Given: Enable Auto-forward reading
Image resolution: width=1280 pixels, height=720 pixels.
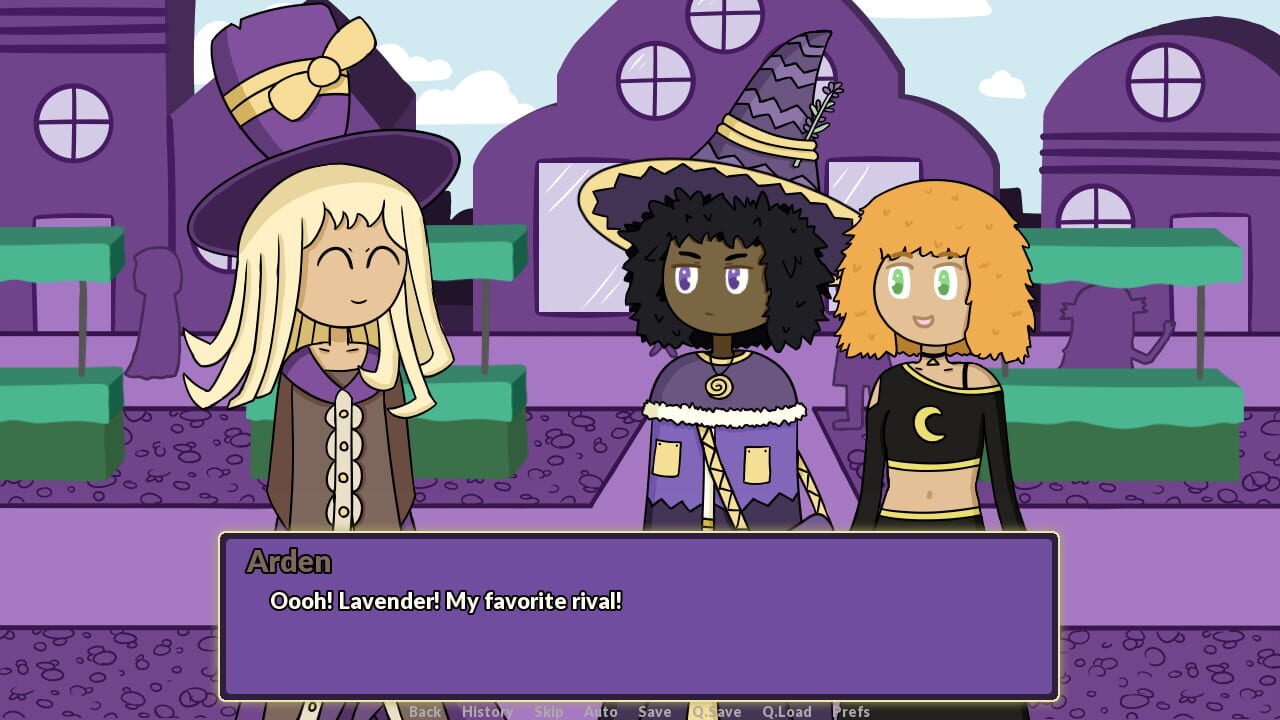Looking at the screenshot, I should click(600, 712).
